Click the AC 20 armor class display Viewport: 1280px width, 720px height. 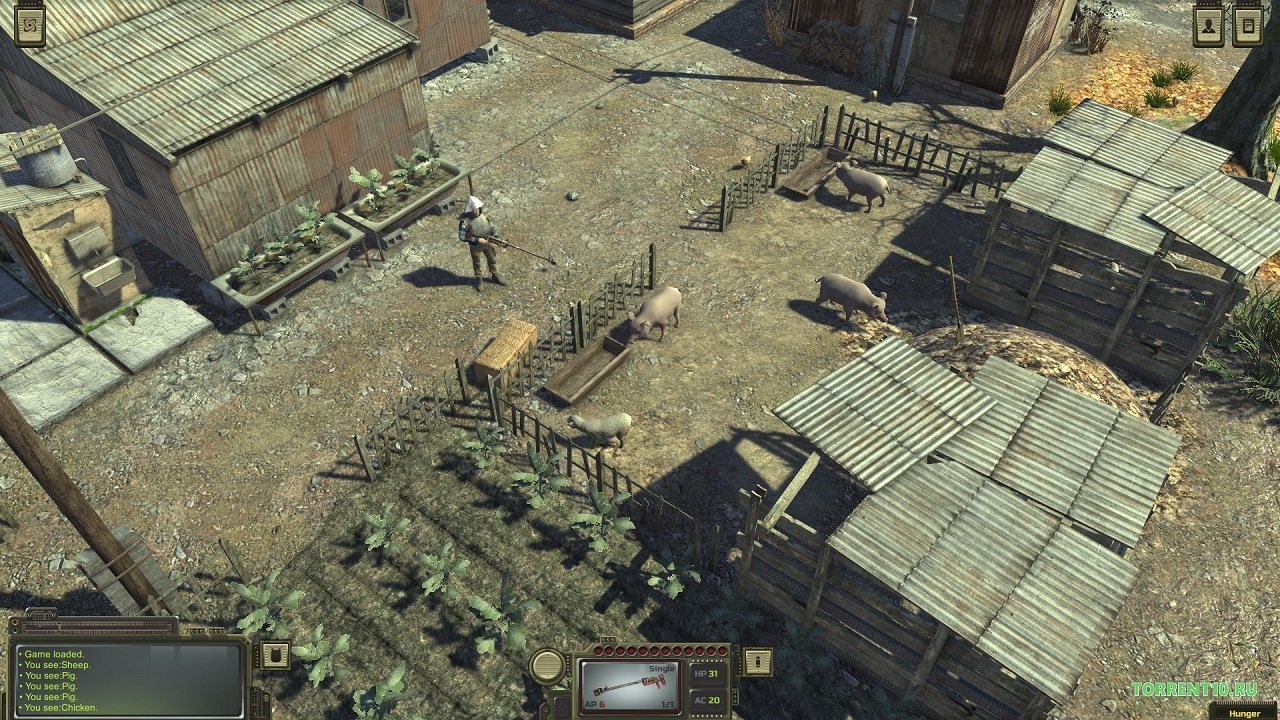(707, 701)
